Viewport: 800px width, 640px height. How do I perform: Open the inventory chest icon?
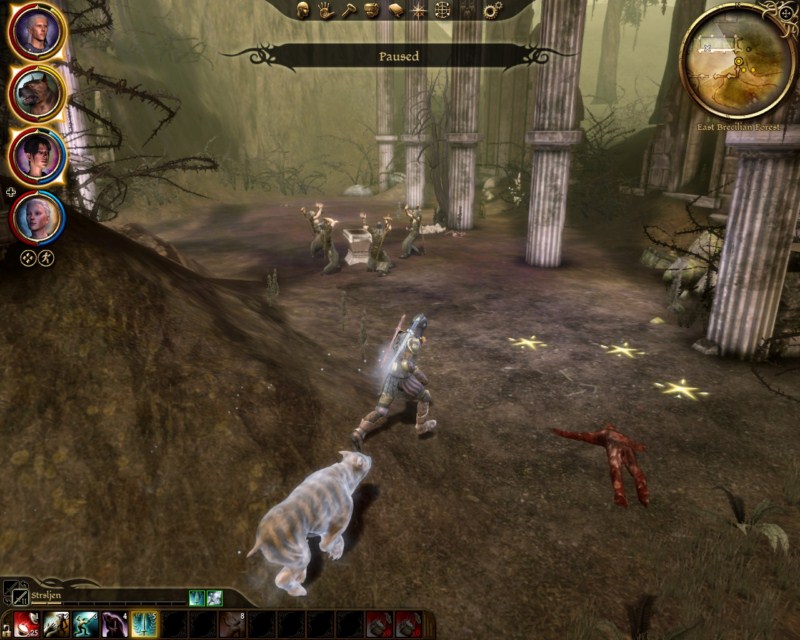point(371,10)
